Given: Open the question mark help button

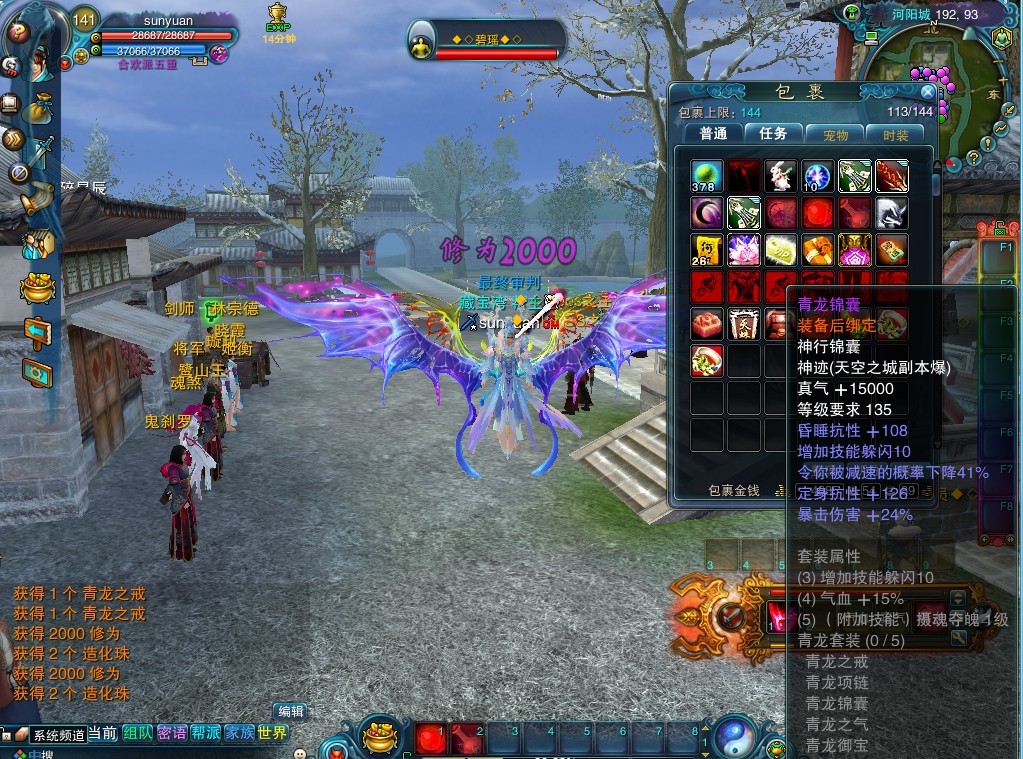Looking at the screenshot, I should (x=17, y=31).
